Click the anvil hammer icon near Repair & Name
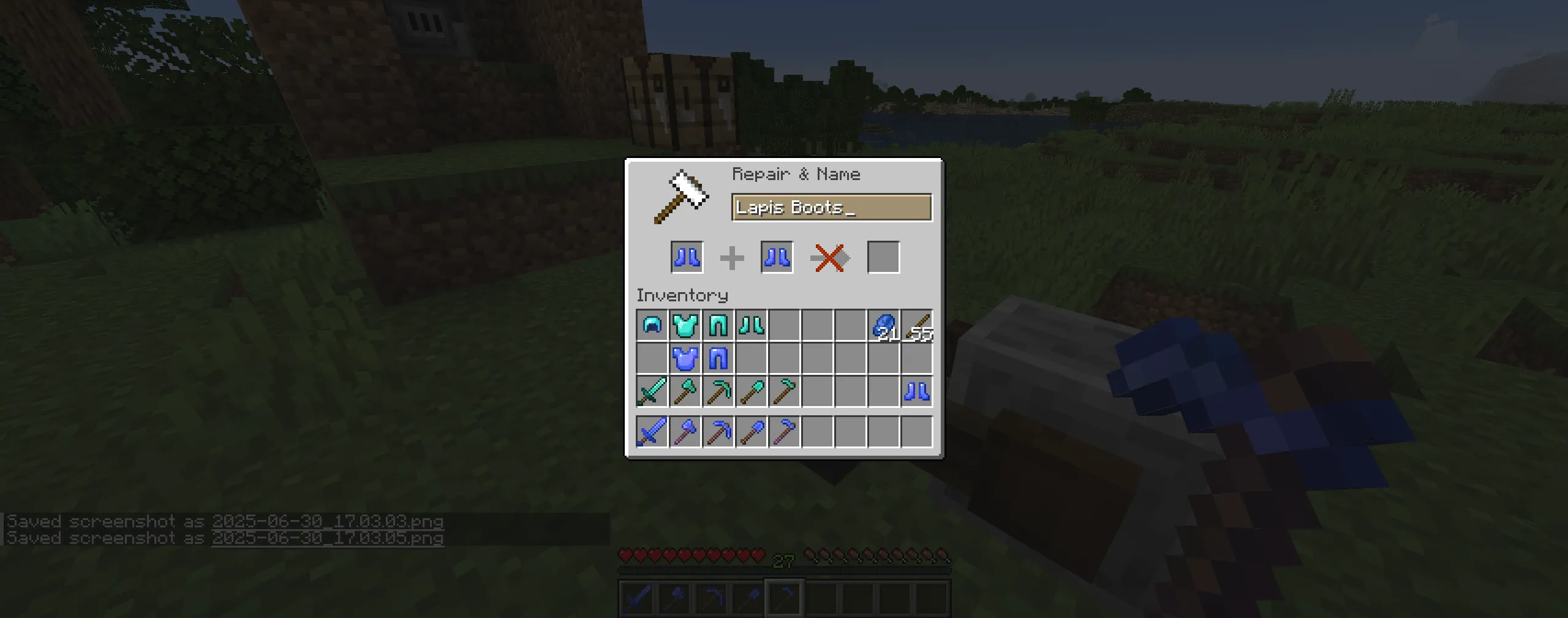The width and height of the screenshot is (1568, 618). [680, 196]
